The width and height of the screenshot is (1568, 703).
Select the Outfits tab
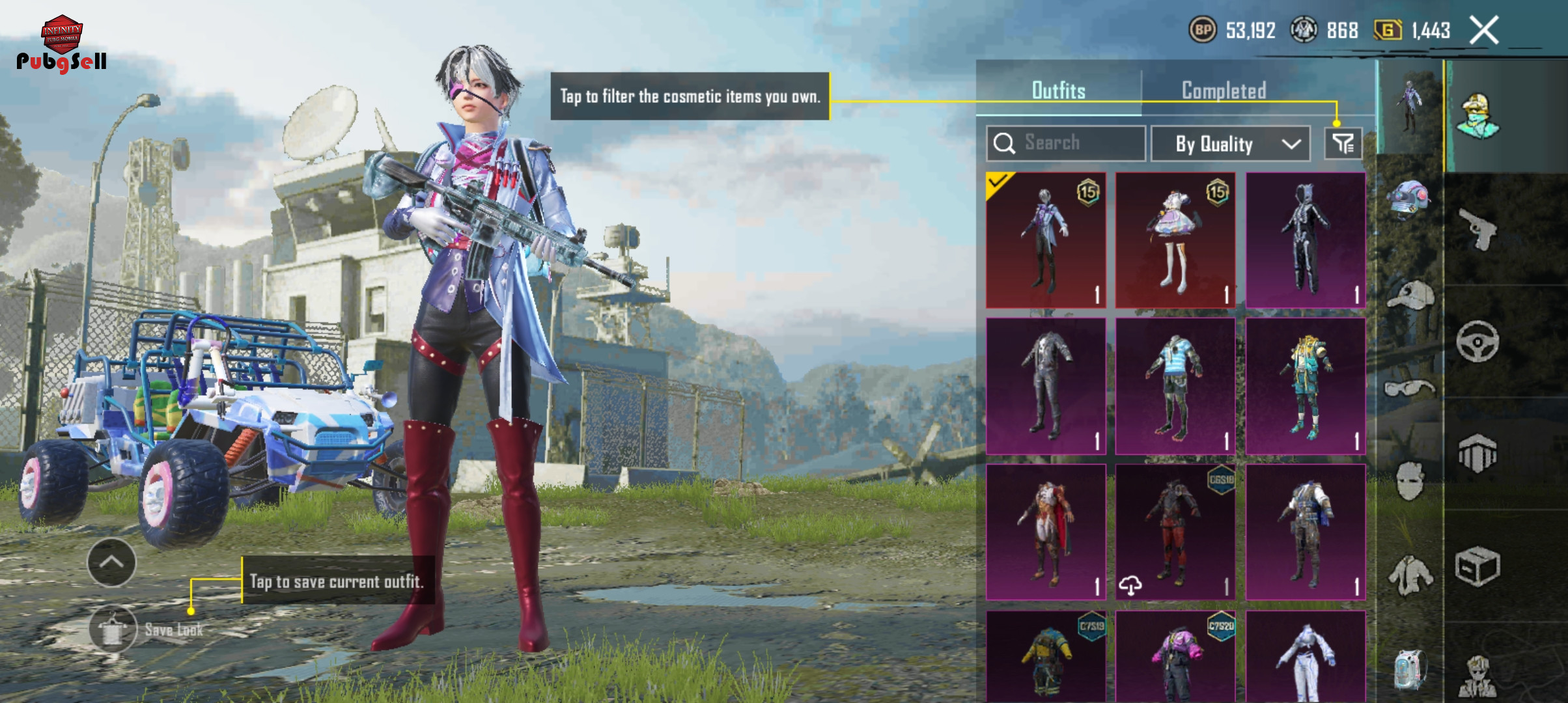(1058, 90)
